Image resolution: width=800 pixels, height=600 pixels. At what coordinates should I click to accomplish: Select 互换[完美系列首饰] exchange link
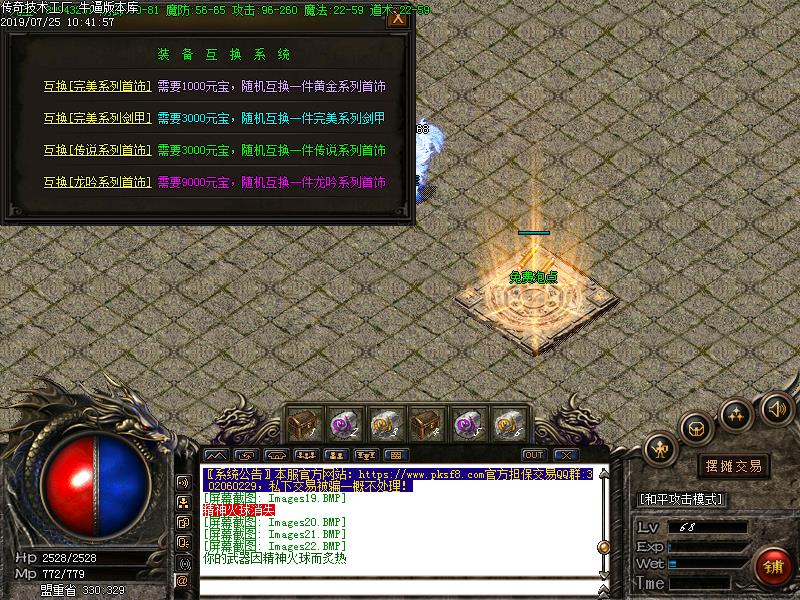[x=98, y=87]
